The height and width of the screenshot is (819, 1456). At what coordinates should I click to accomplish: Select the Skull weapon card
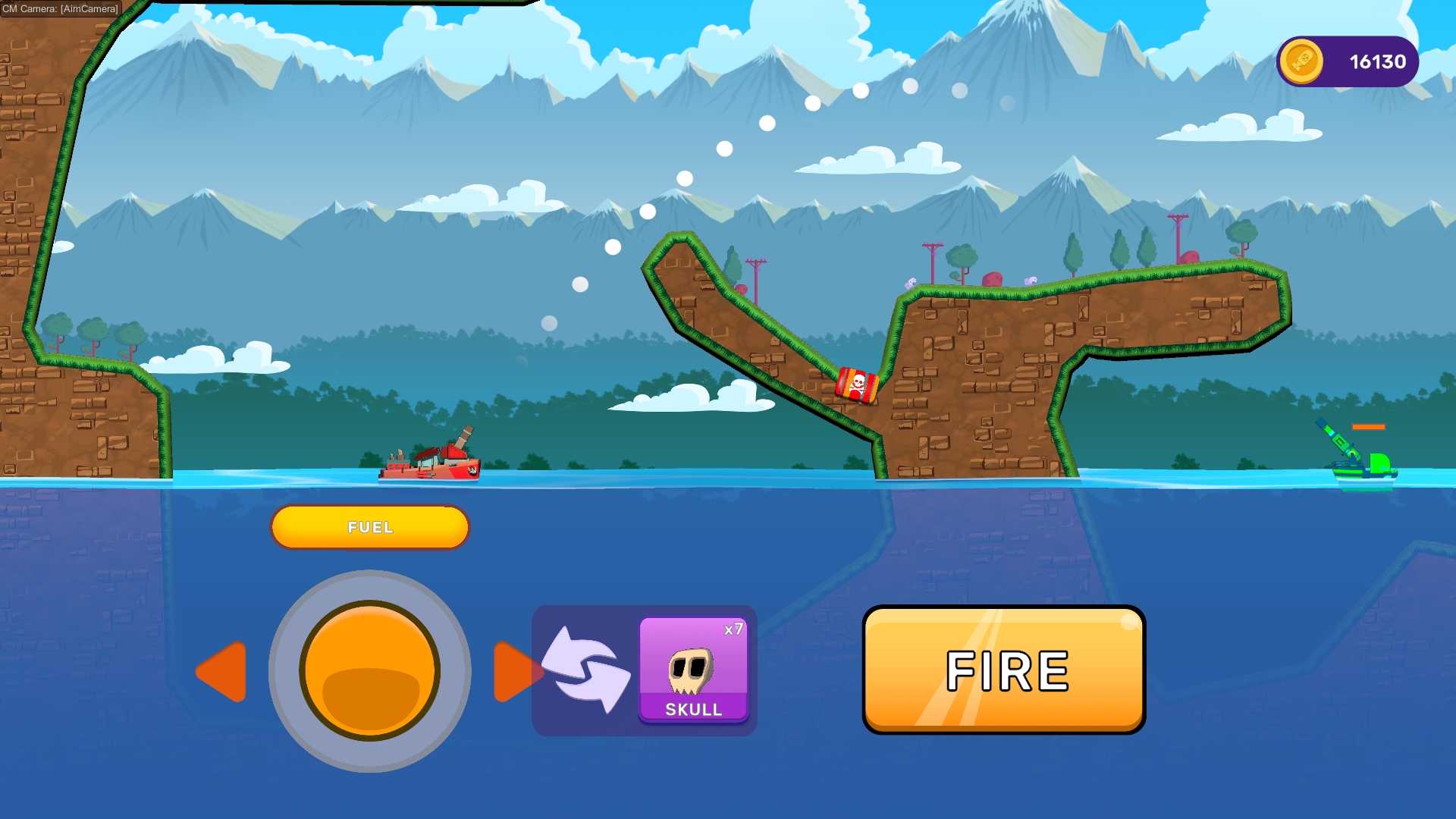click(693, 669)
